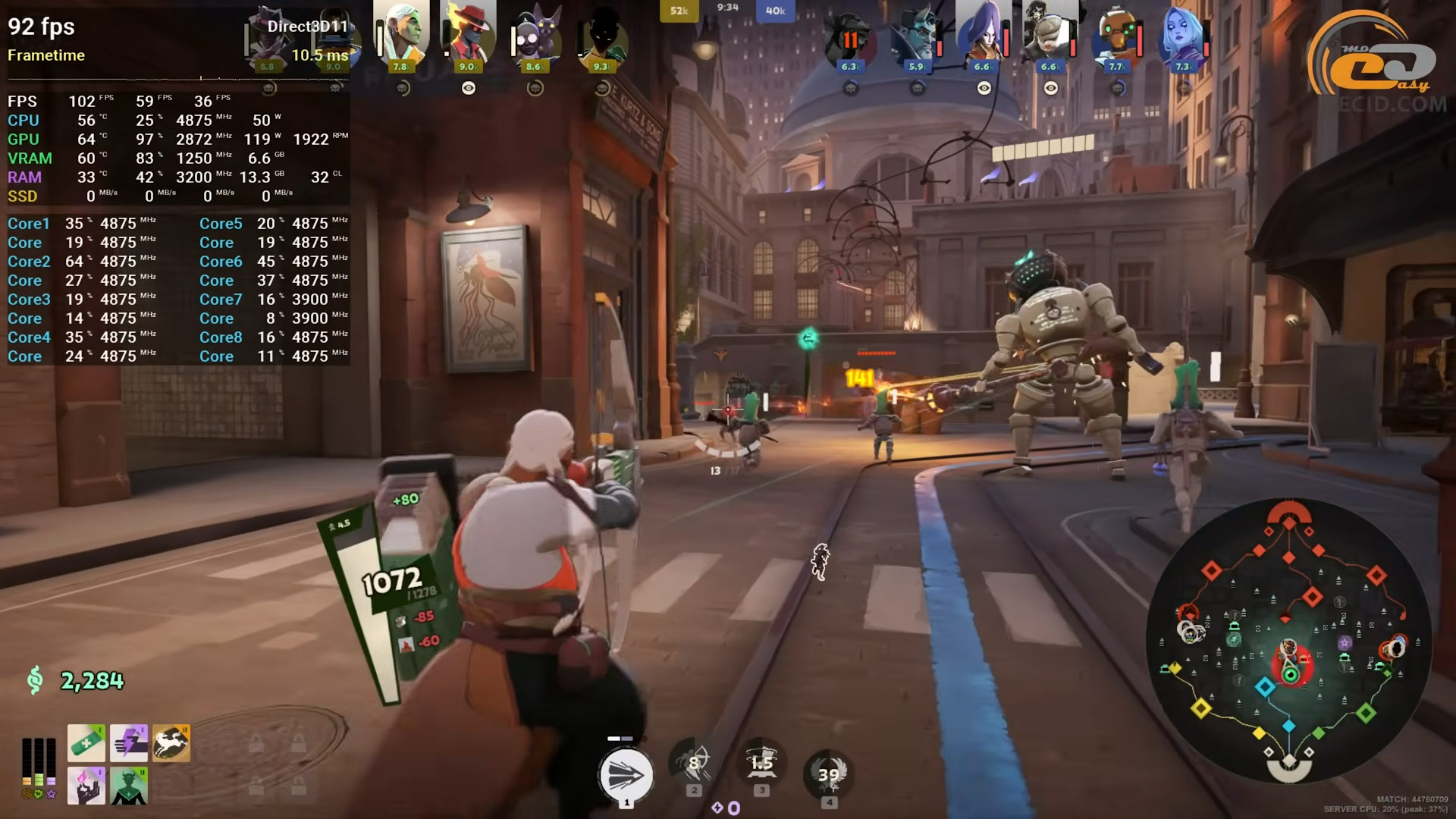The width and height of the screenshot is (1456, 819).
Task: Click the orange robot enemy portrait
Action: coord(1117,34)
